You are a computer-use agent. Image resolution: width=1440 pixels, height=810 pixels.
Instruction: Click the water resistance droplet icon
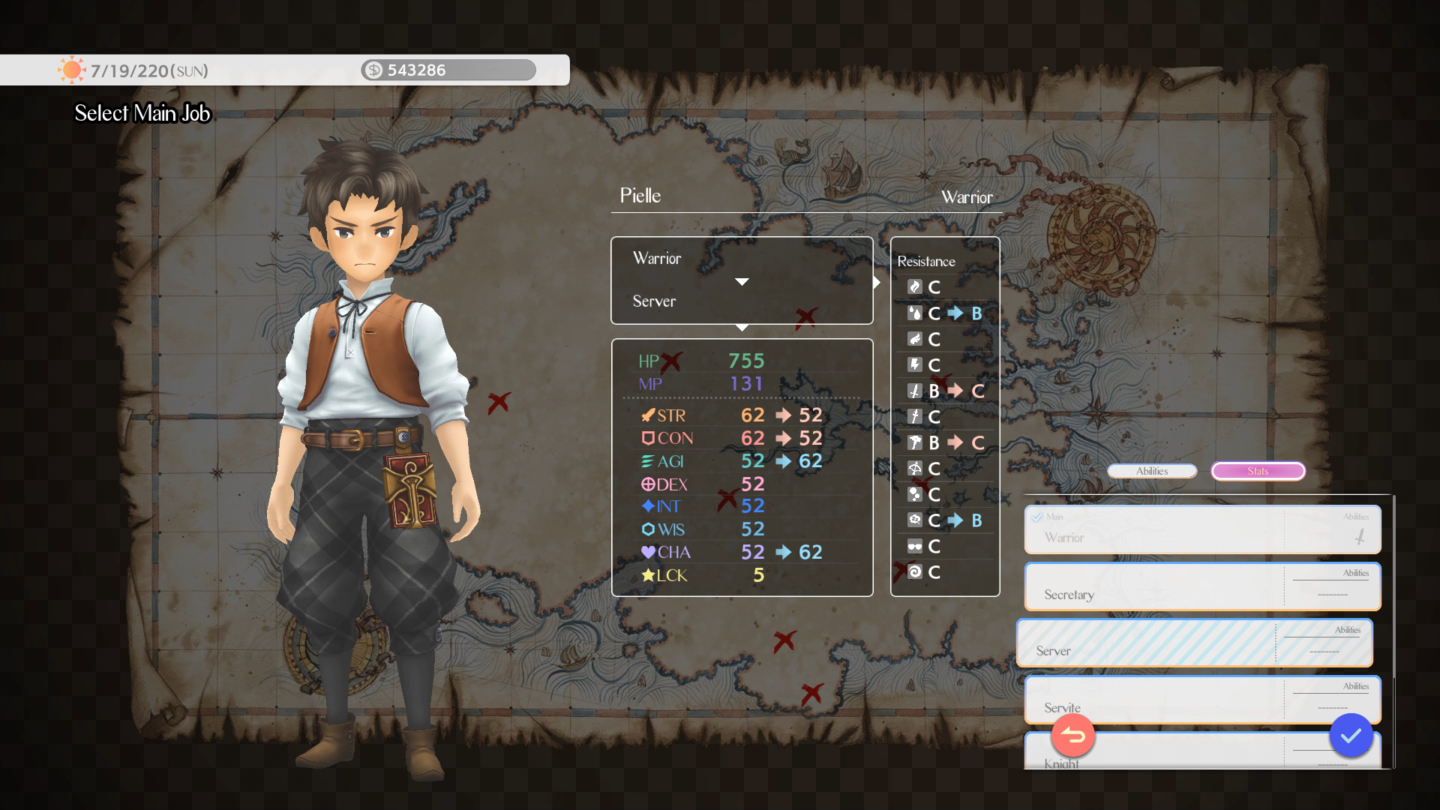pyautogui.click(x=914, y=312)
